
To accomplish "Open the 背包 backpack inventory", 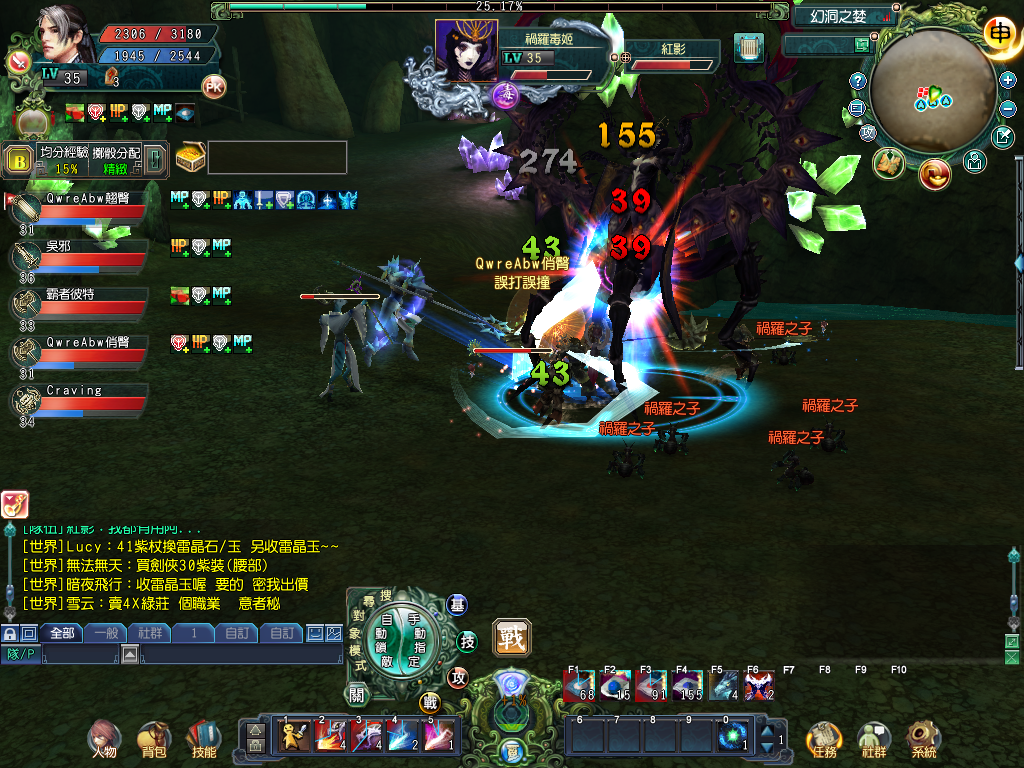I will tap(153, 738).
